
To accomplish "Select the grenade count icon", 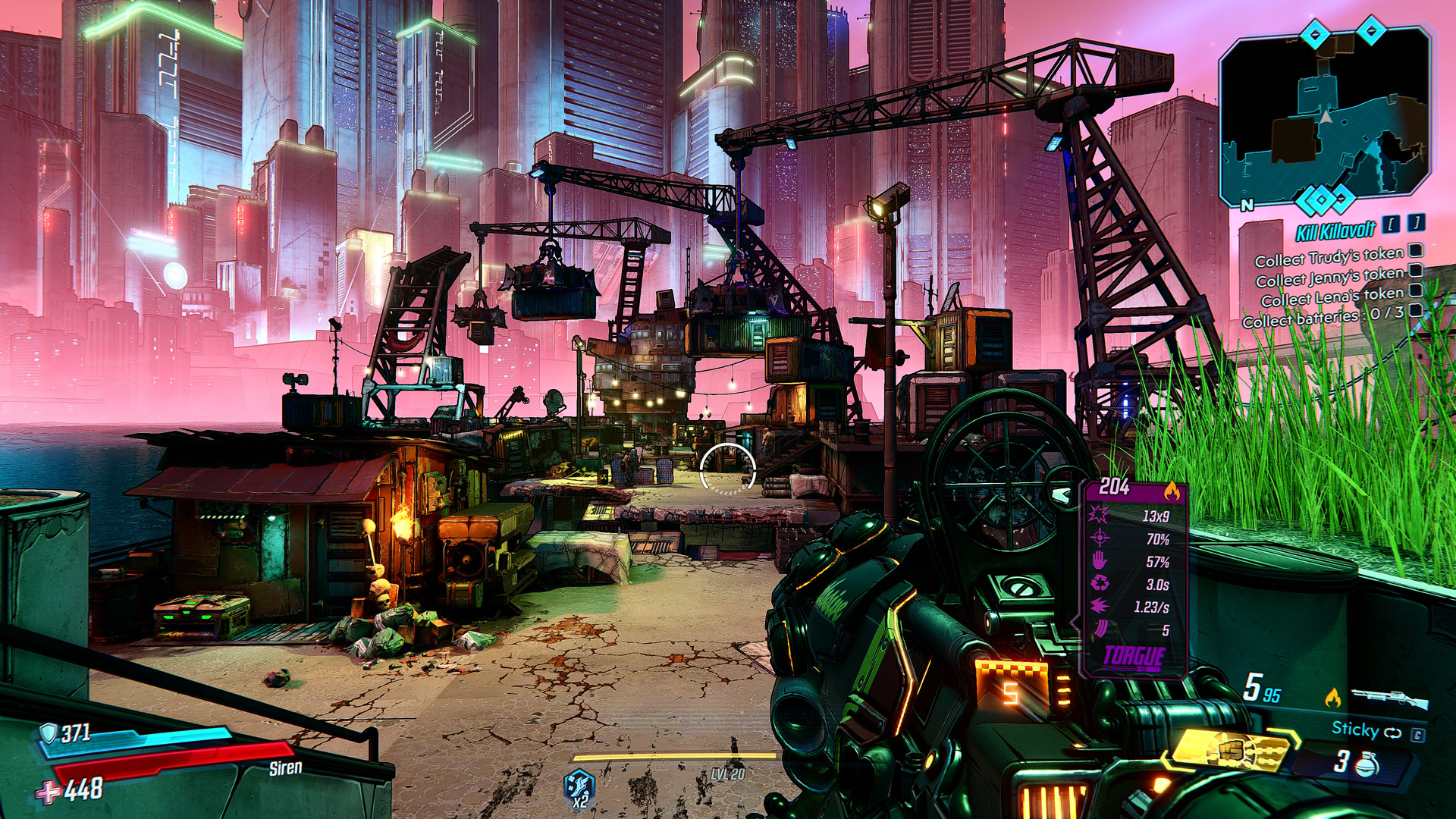I will click(1366, 764).
